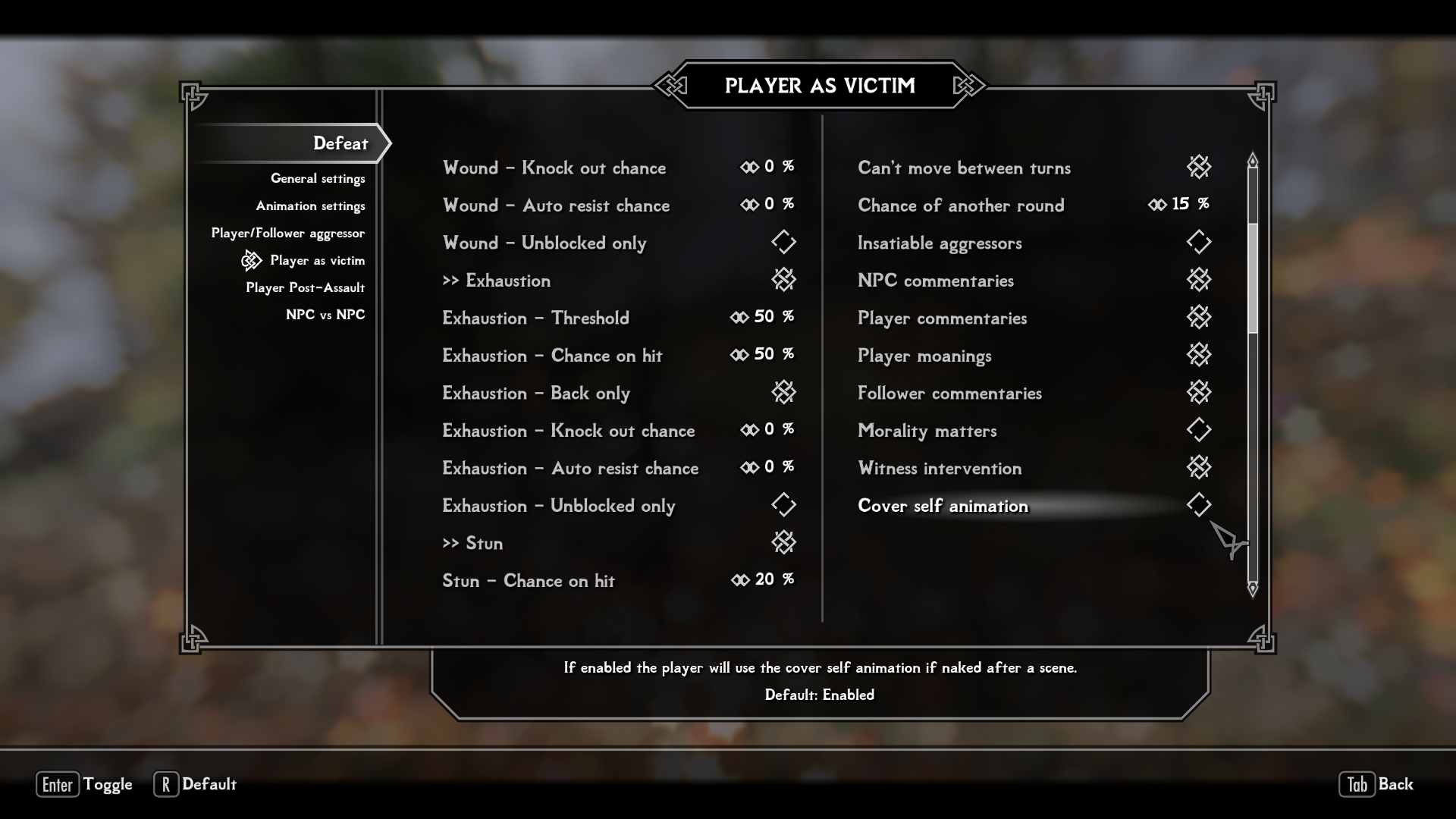Toggle NPC commentaries setting
The height and width of the screenshot is (819, 1456).
point(1198,281)
